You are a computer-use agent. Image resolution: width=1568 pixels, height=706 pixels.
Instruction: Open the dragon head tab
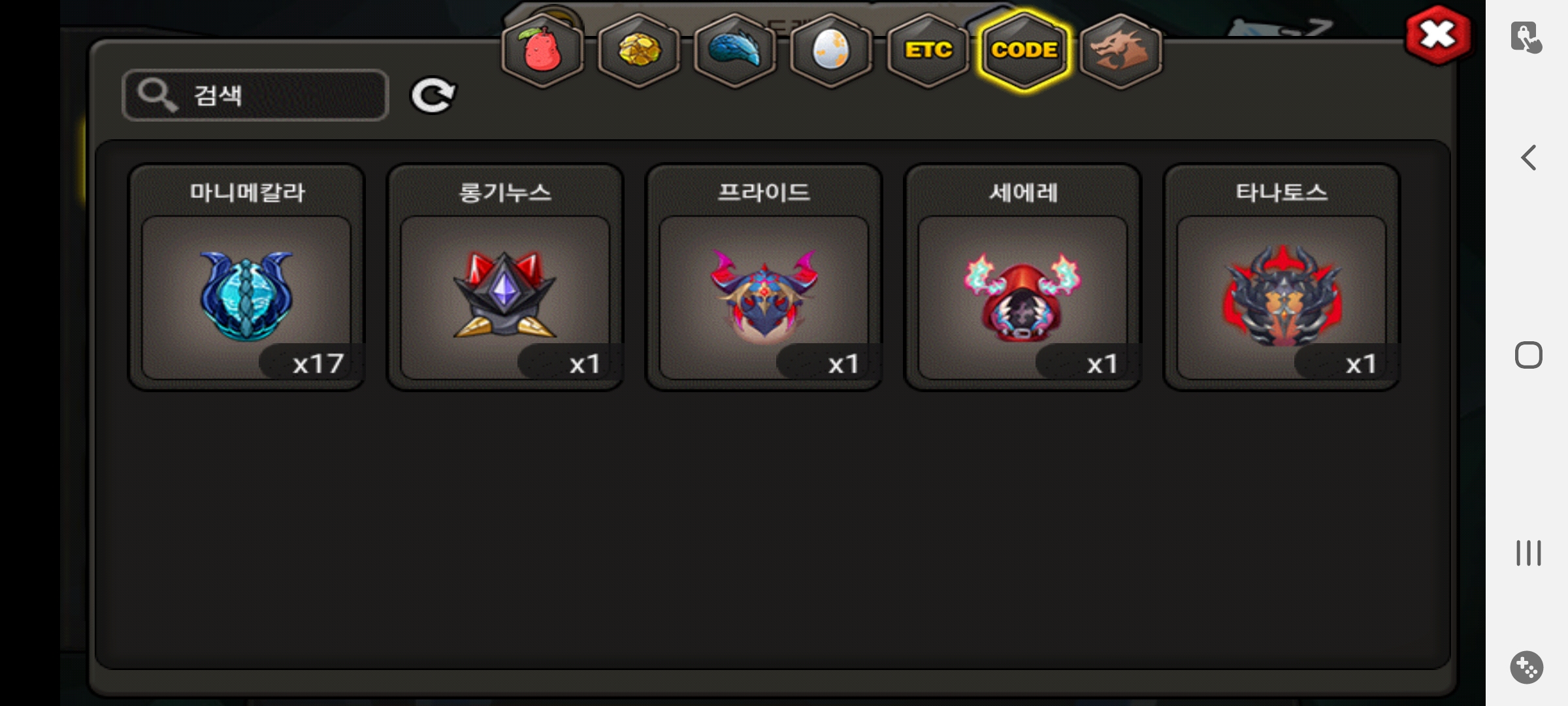pyautogui.click(x=1120, y=50)
